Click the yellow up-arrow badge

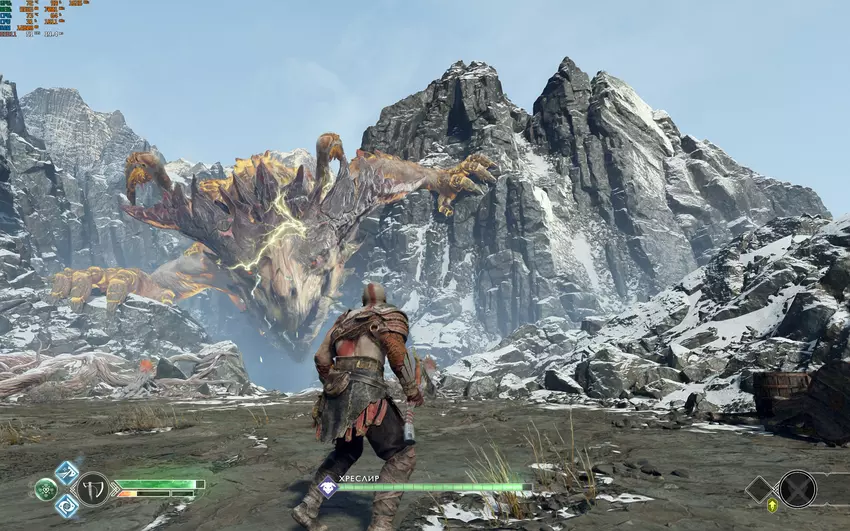point(772,506)
